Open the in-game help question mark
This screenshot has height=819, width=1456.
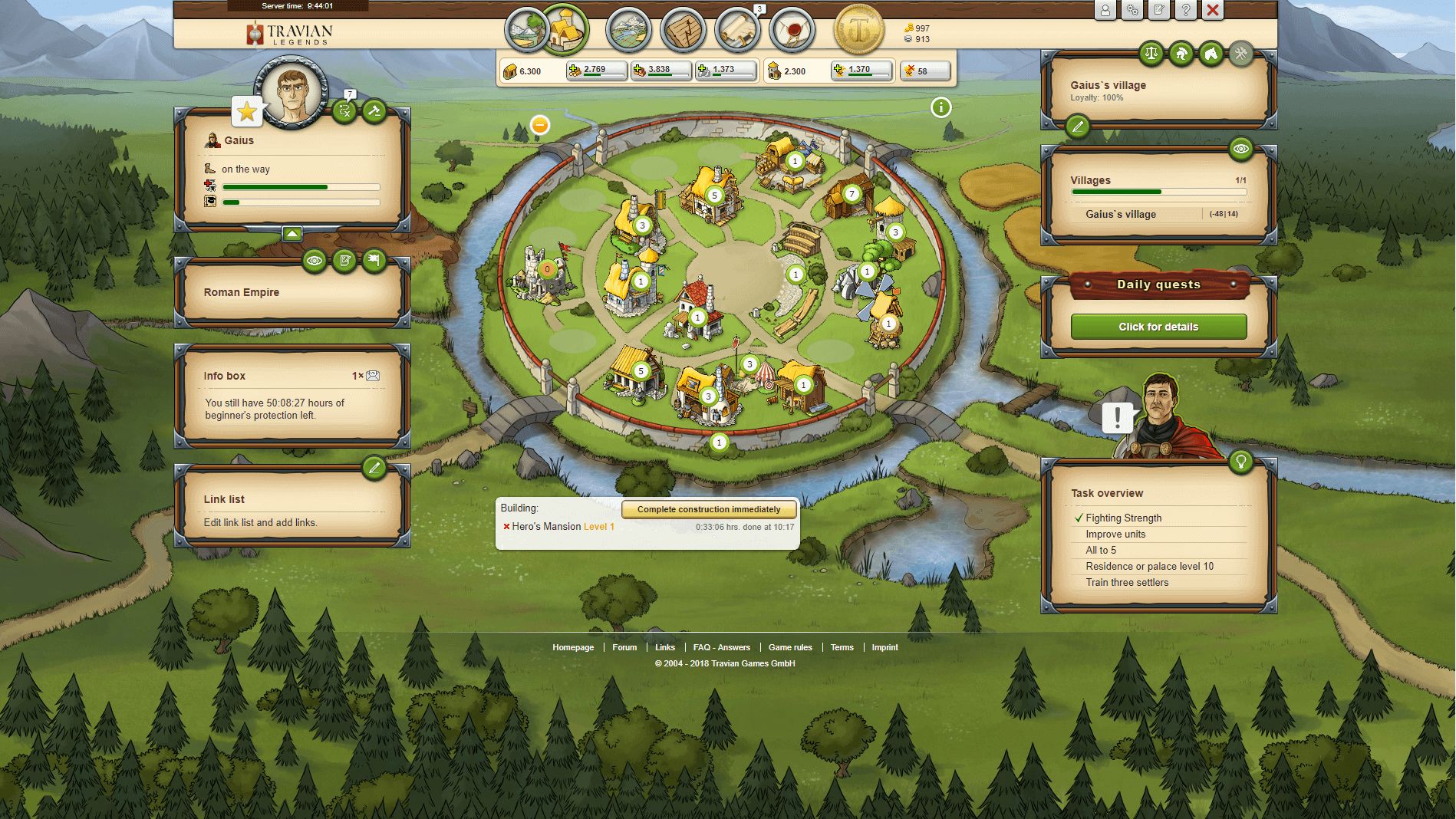click(x=1185, y=11)
